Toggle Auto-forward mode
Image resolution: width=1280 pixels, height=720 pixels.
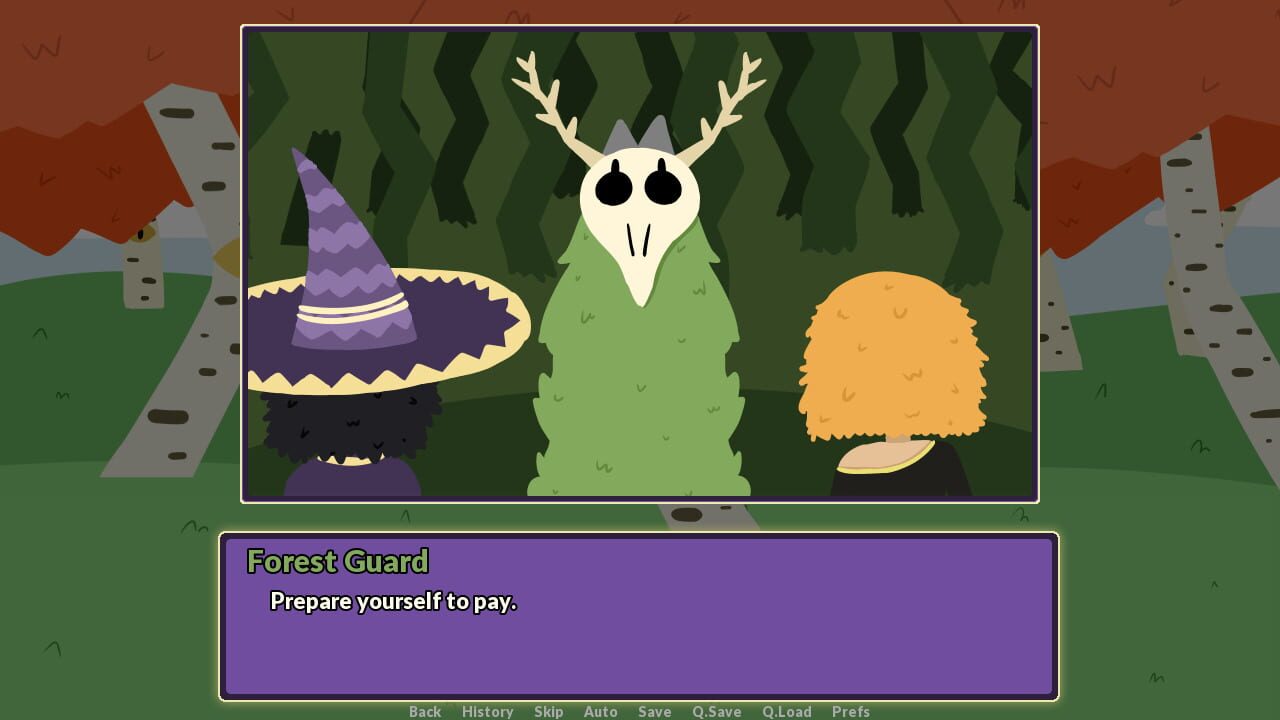(600, 711)
